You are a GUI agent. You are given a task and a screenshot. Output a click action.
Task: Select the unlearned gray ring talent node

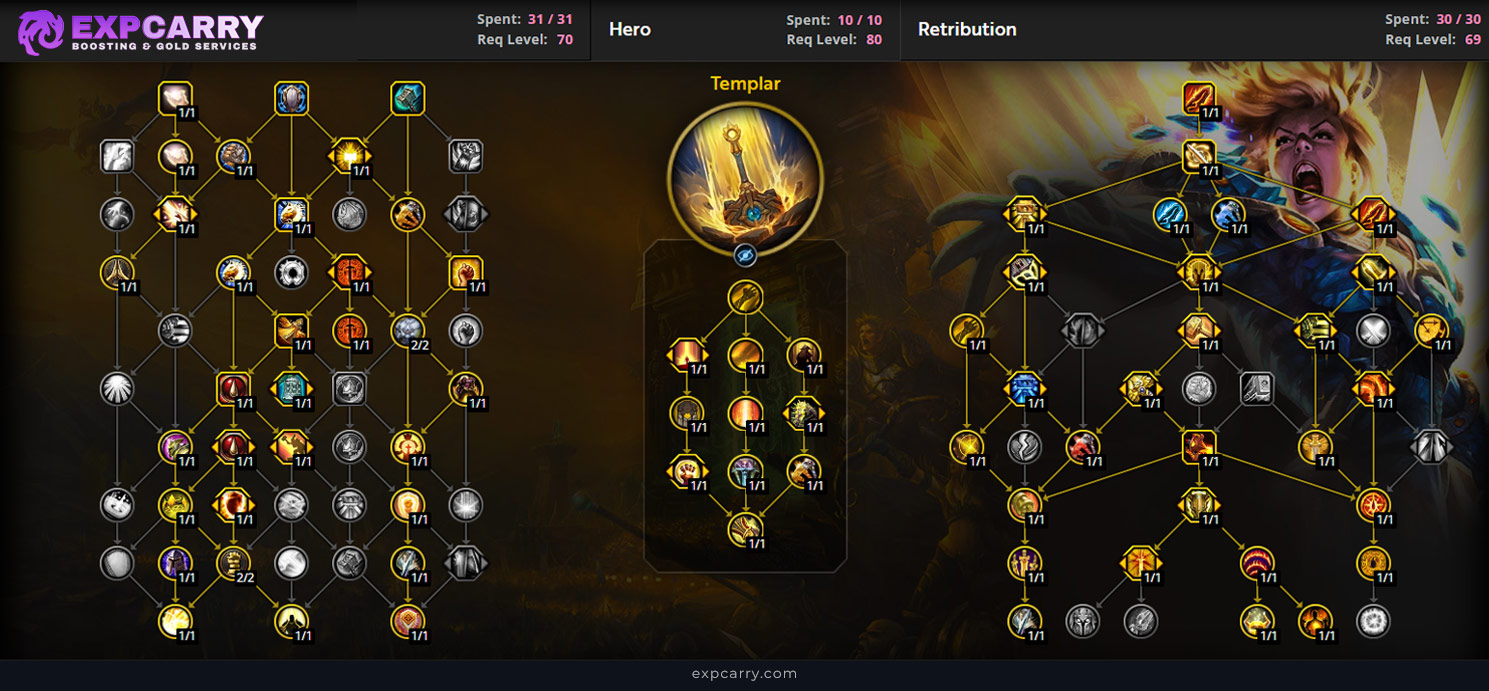pos(291,271)
